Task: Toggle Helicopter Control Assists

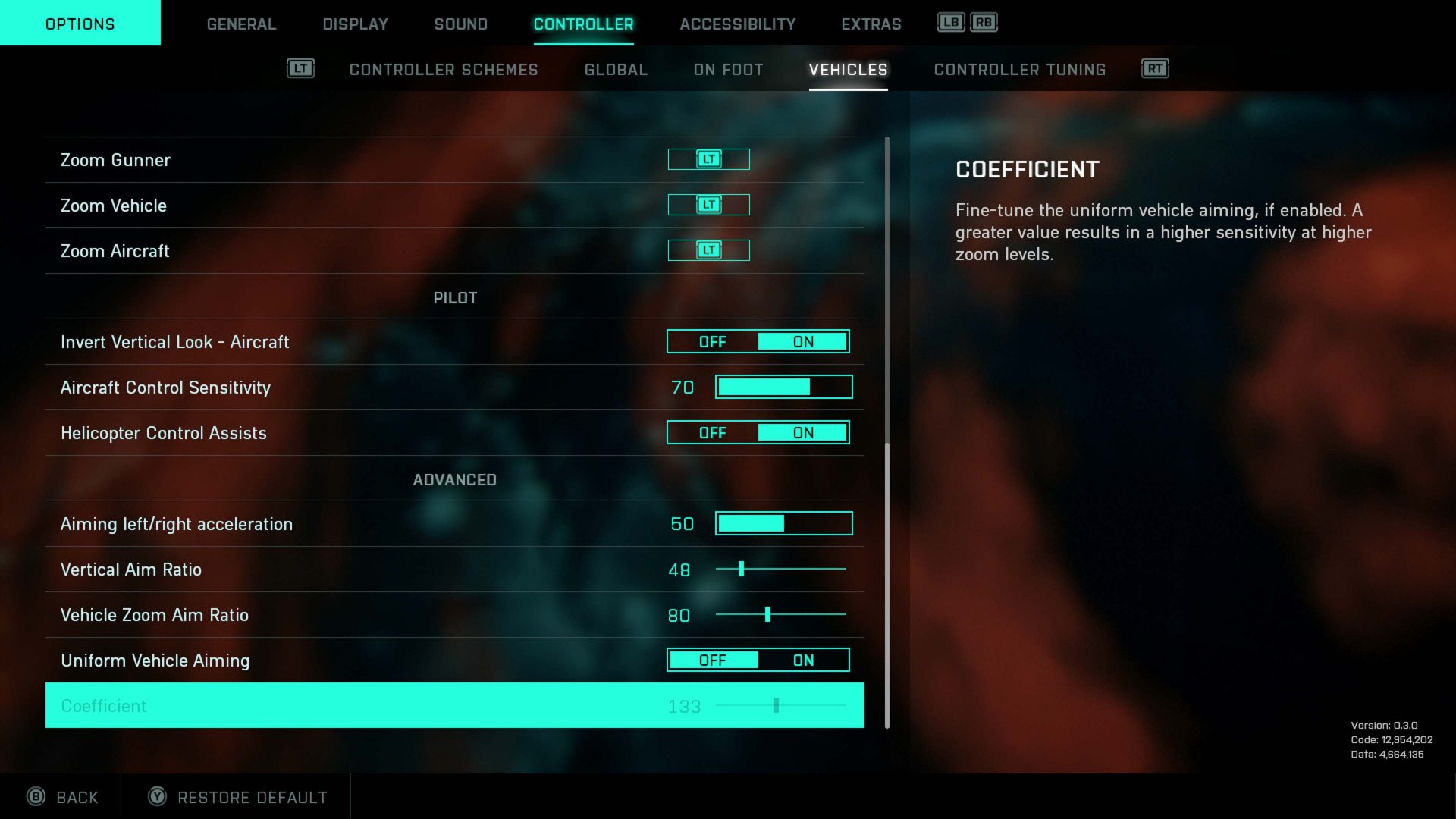Action: pos(758,433)
